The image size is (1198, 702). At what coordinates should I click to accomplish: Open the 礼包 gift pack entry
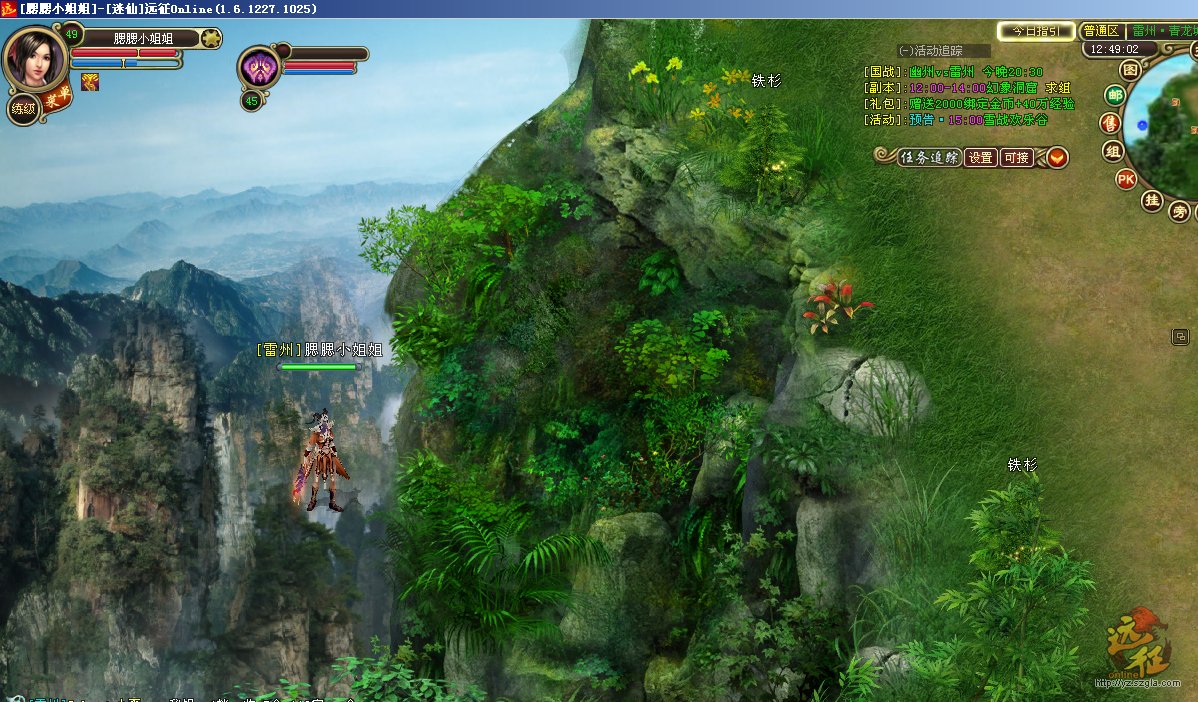coord(969,104)
